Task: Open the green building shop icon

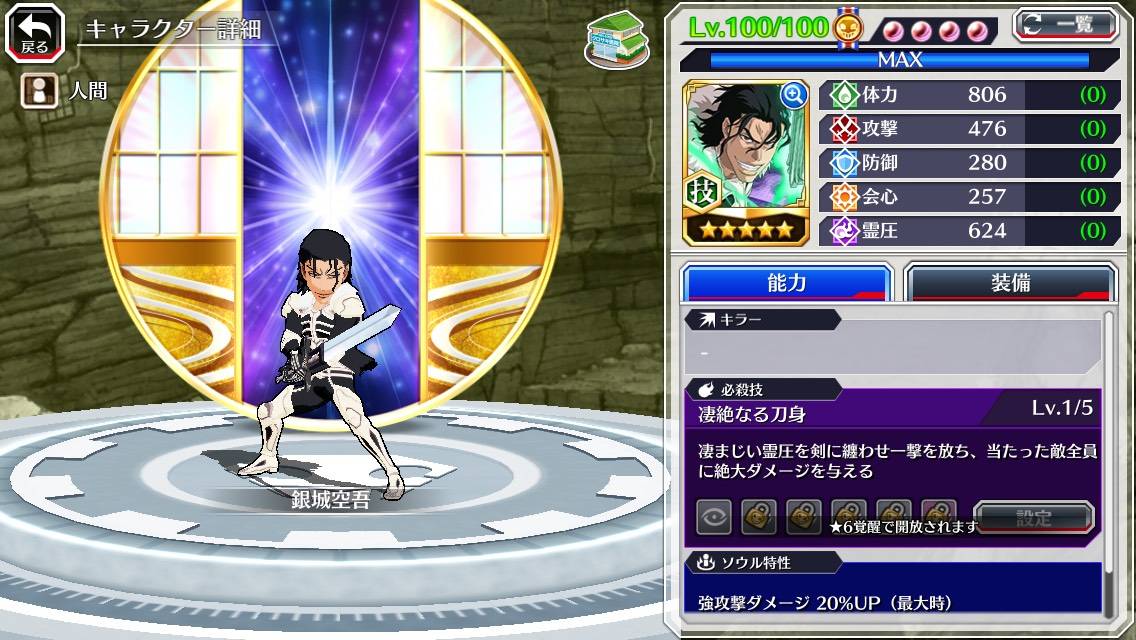Action: click(x=617, y=40)
